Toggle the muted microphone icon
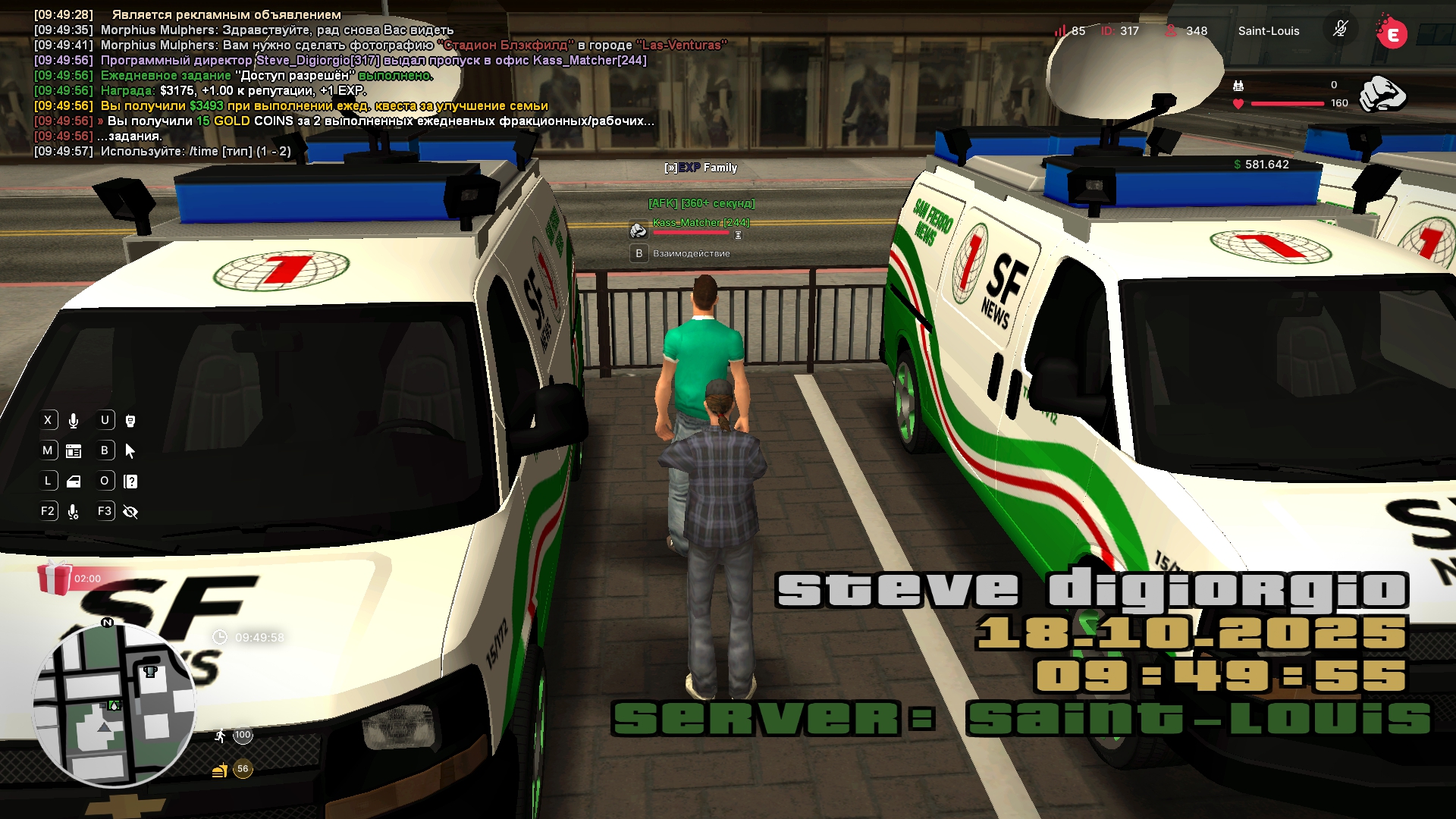Screen dimensions: 1456x819 (1340, 30)
